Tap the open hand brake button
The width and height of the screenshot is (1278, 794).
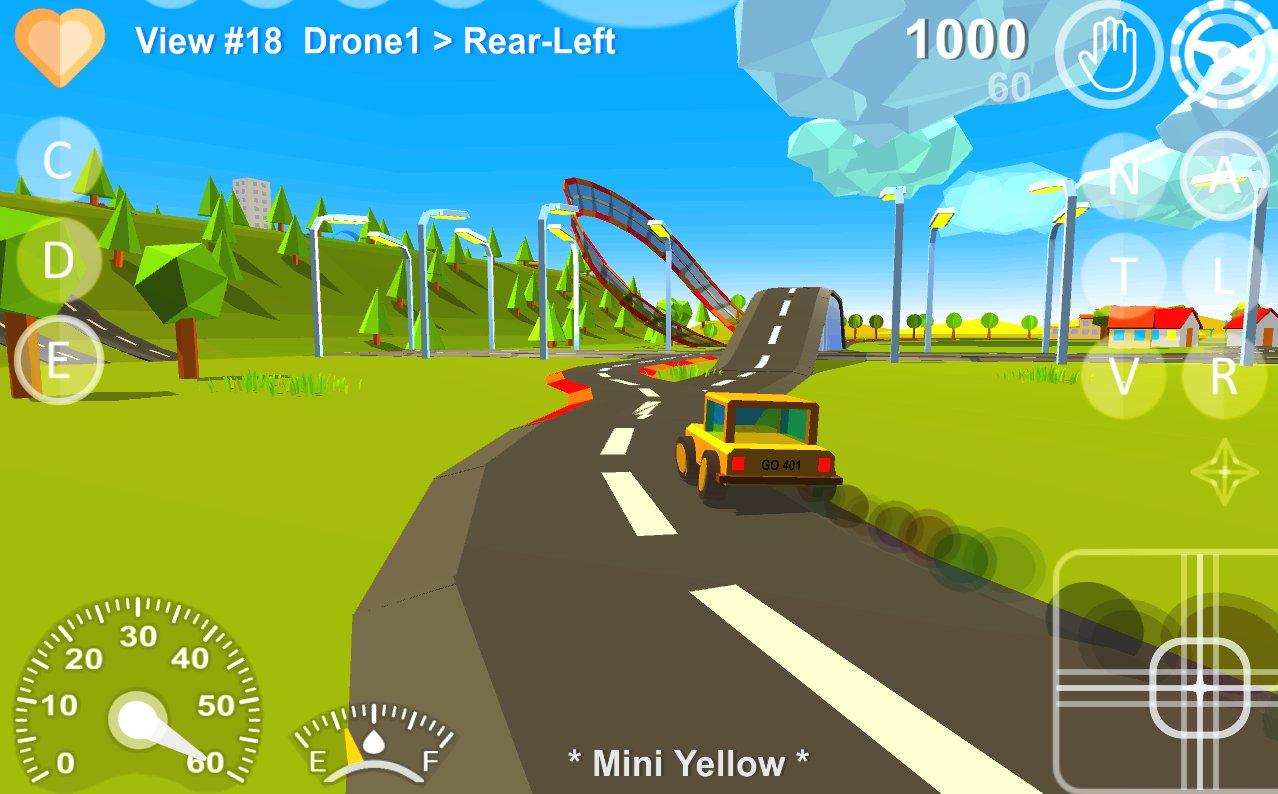click(x=1110, y=52)
